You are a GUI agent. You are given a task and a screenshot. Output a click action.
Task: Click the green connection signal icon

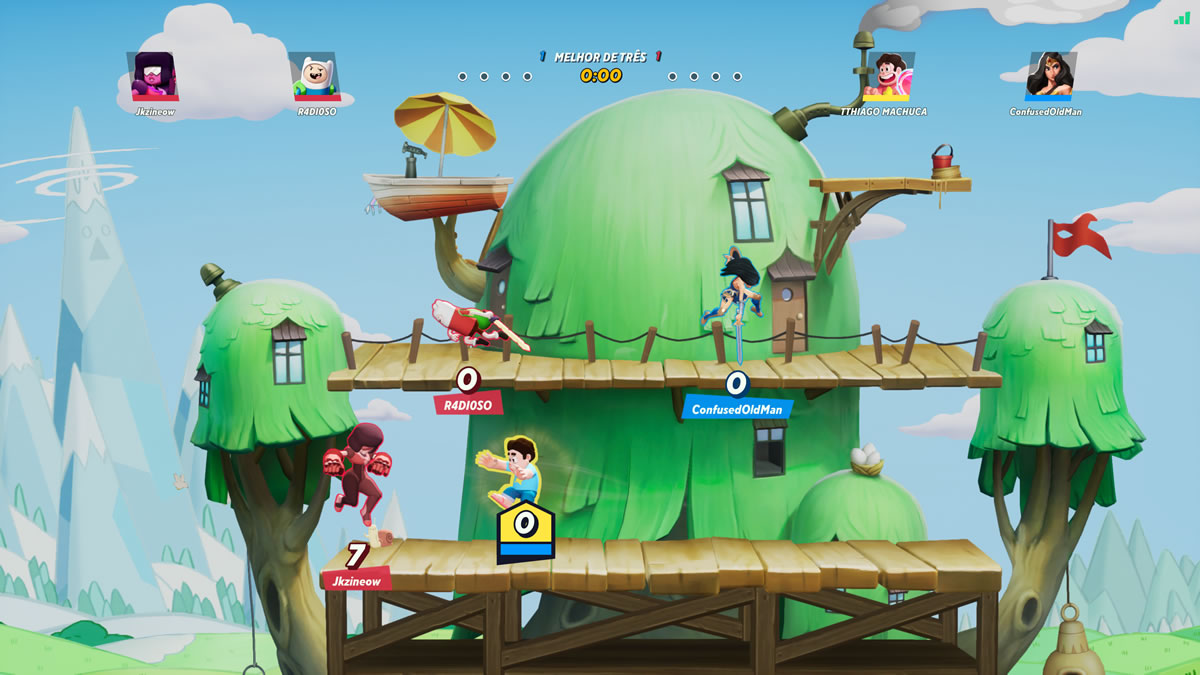1182,16
